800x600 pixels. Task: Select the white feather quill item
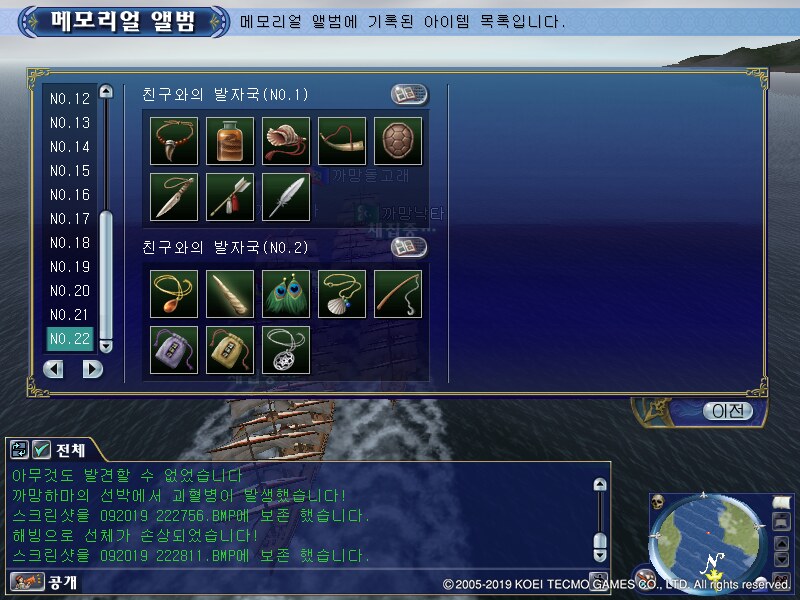(286, 197)
